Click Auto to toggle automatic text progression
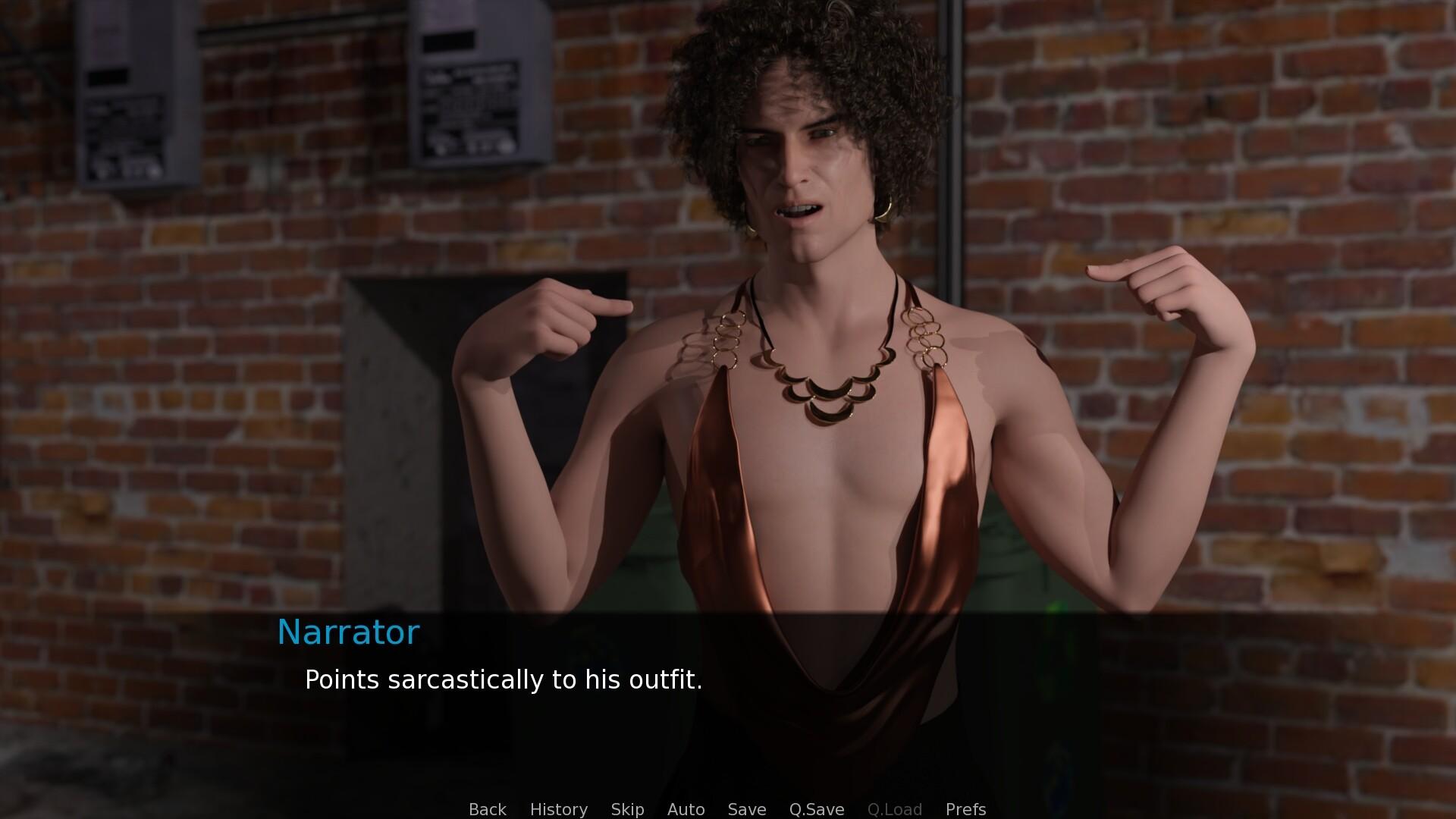Screen dimensions: 1456x819 686,809
